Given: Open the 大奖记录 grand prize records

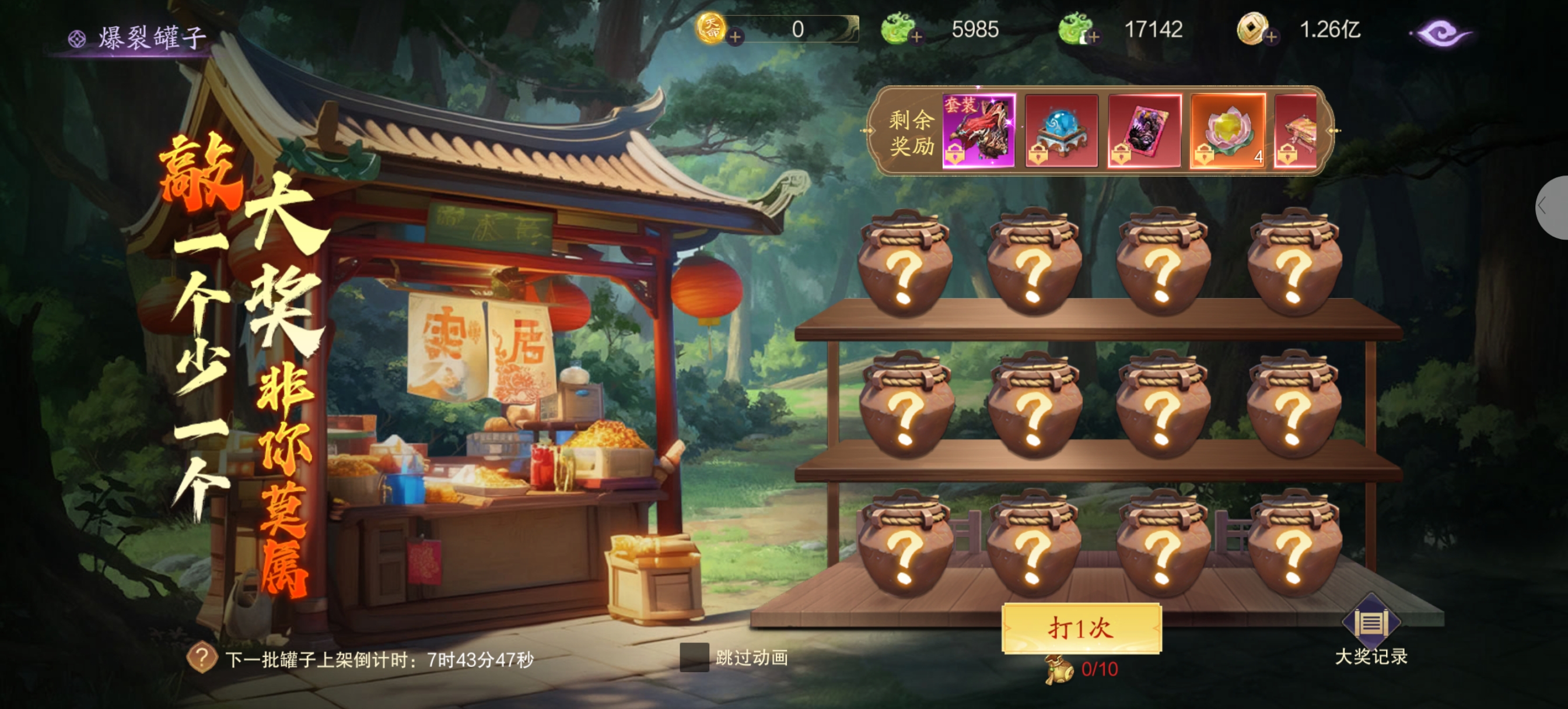Looking at the screenshot, I should coord(1371,630).
